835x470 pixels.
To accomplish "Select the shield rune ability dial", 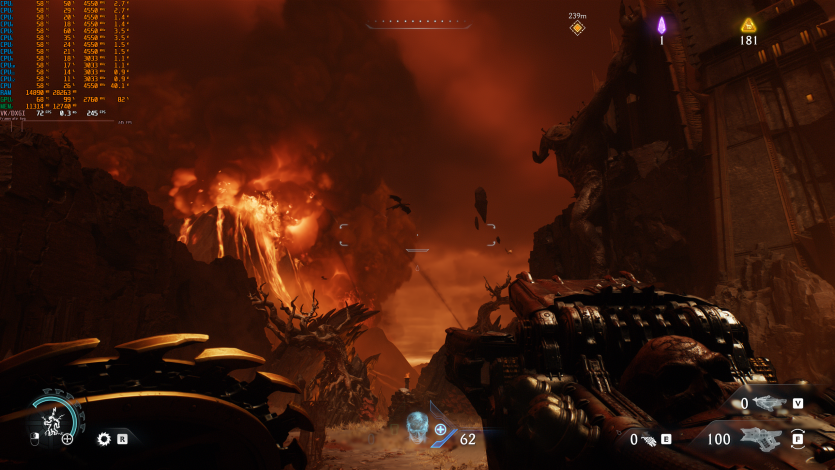I will [52, 419].
